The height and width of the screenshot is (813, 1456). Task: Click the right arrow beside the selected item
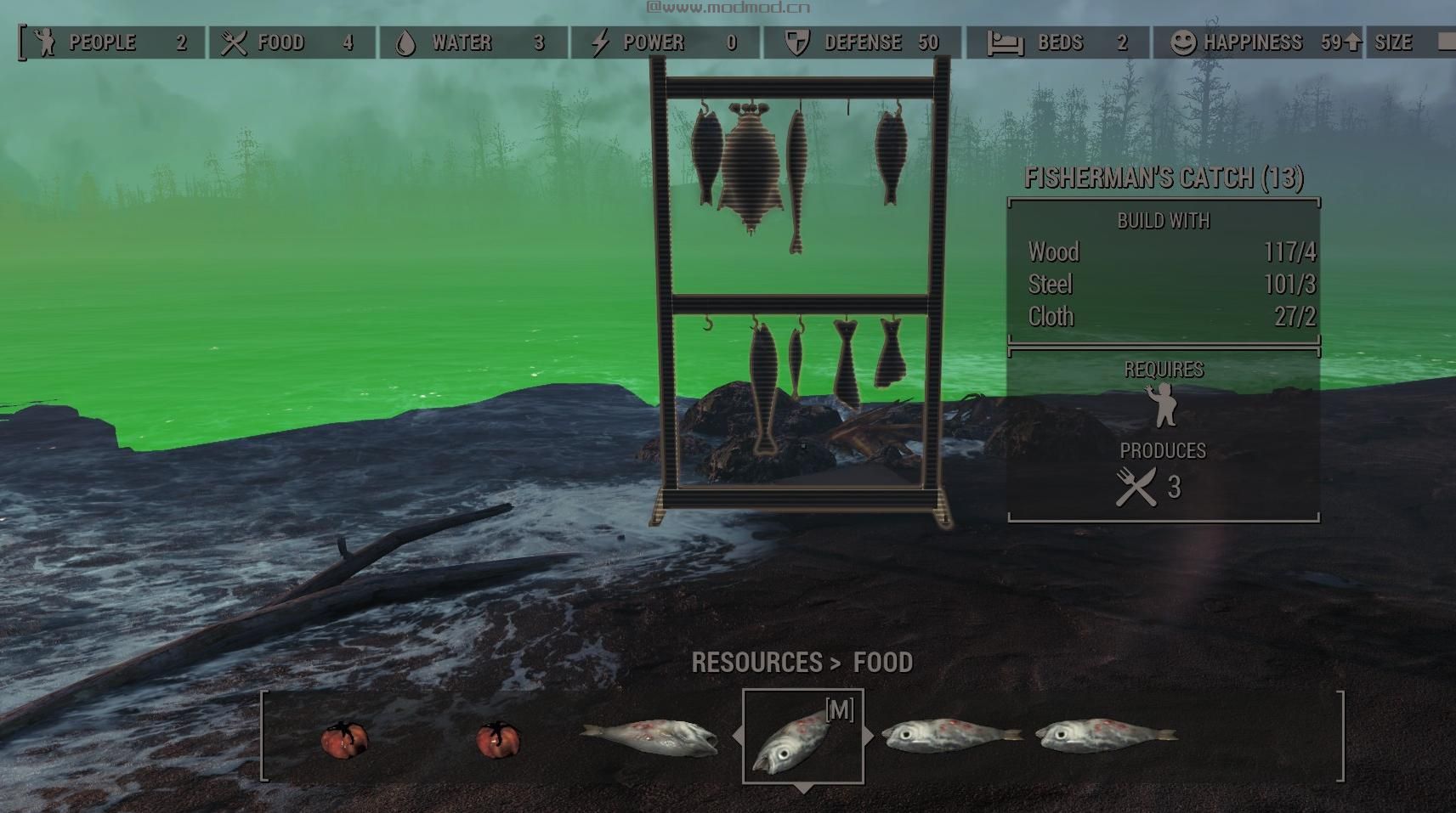point(869,737)
